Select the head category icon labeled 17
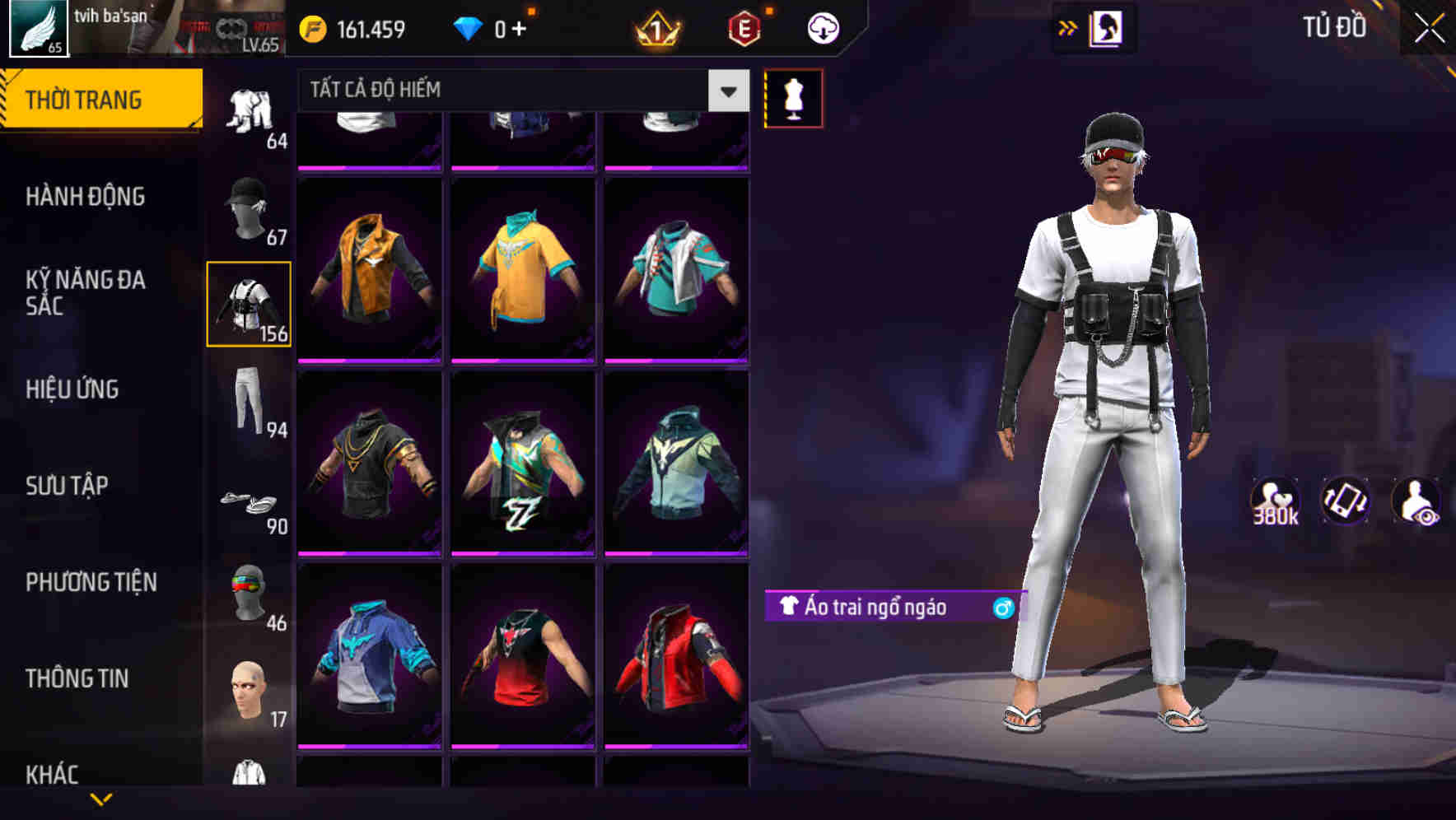 point(248,692)
